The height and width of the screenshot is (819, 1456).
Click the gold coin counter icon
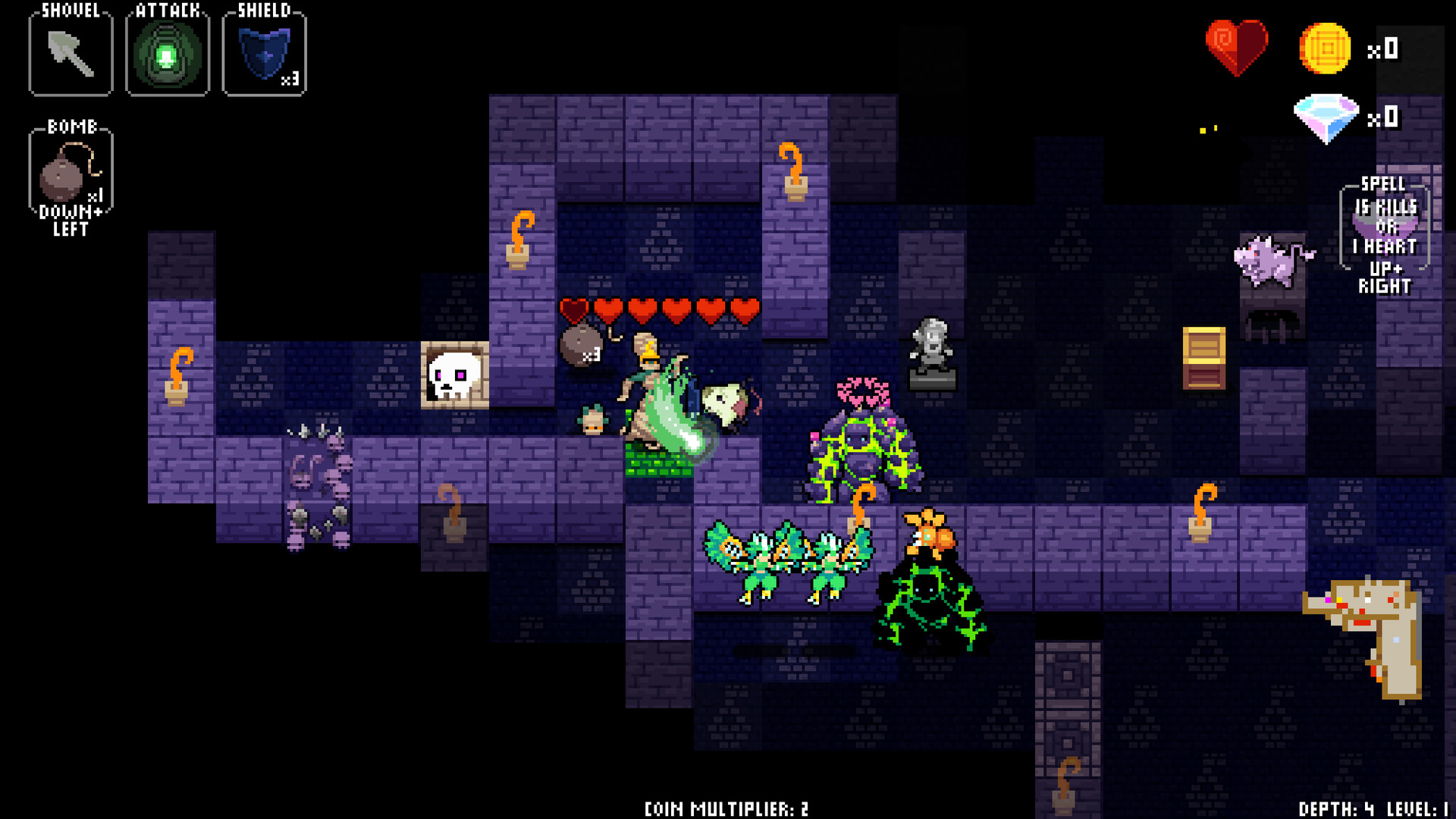[x=1325, y=48]
